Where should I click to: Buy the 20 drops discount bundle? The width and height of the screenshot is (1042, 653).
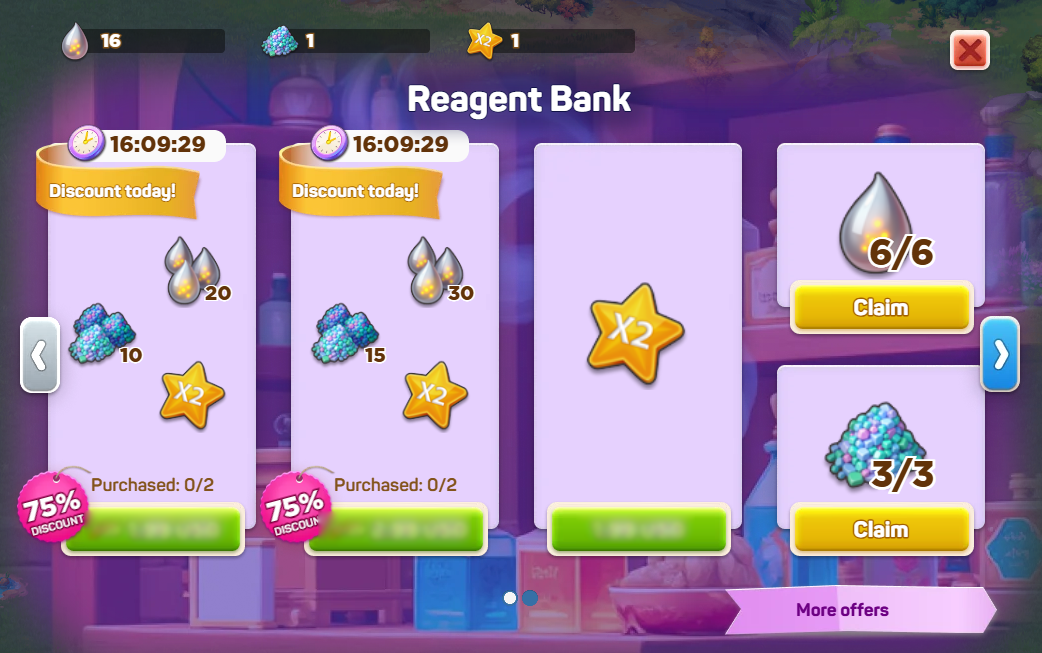click(153, 529)
